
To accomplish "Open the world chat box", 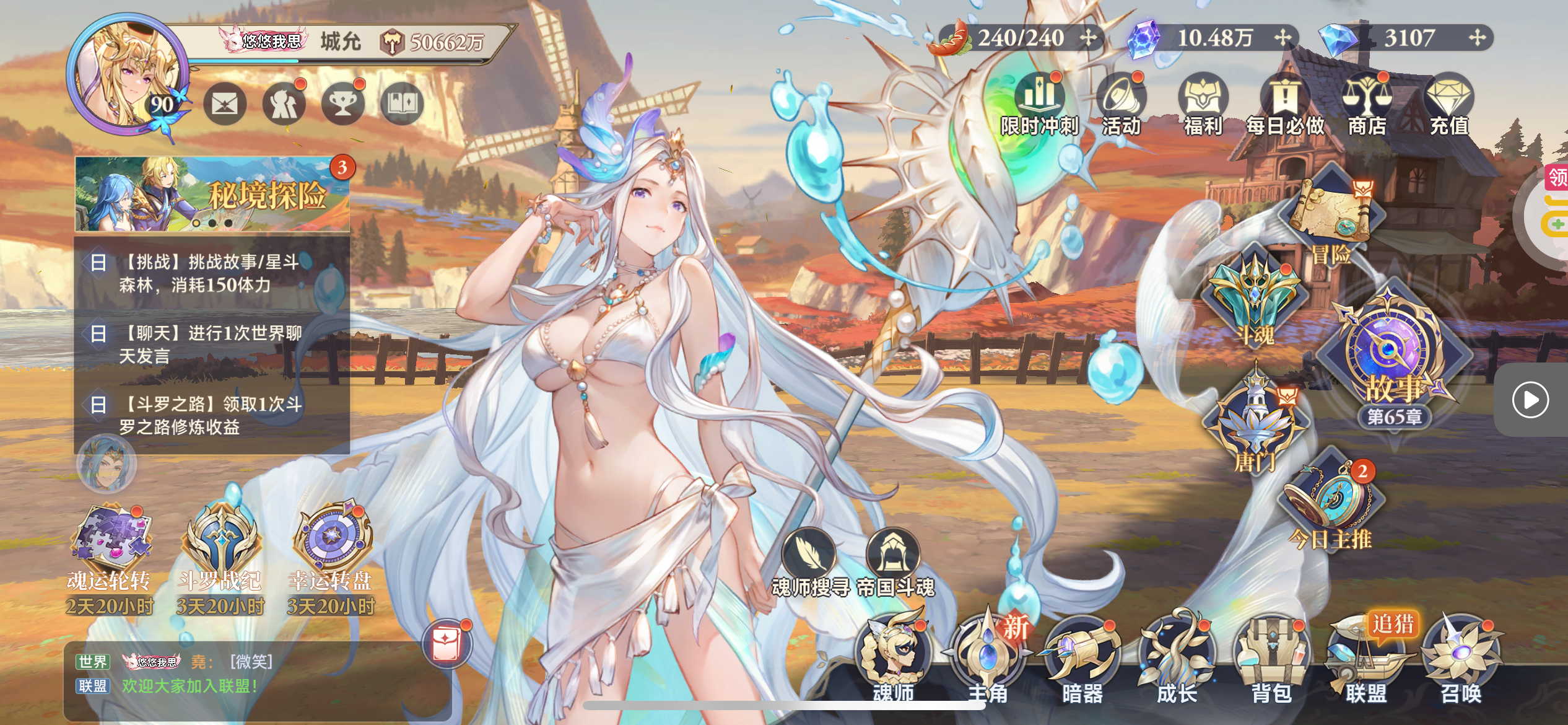I will tap(248, 674).
